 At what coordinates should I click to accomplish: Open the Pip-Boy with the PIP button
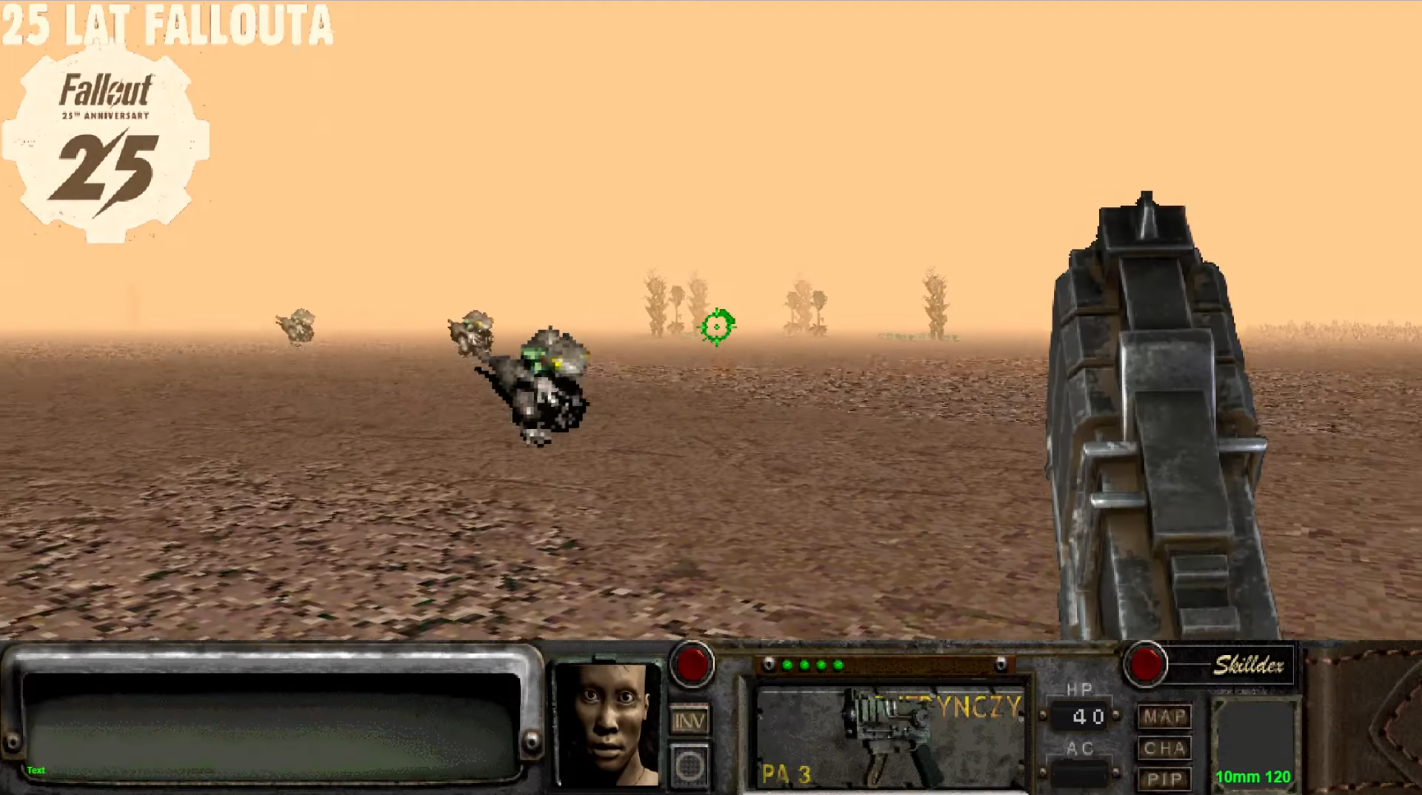point(1163,779)
